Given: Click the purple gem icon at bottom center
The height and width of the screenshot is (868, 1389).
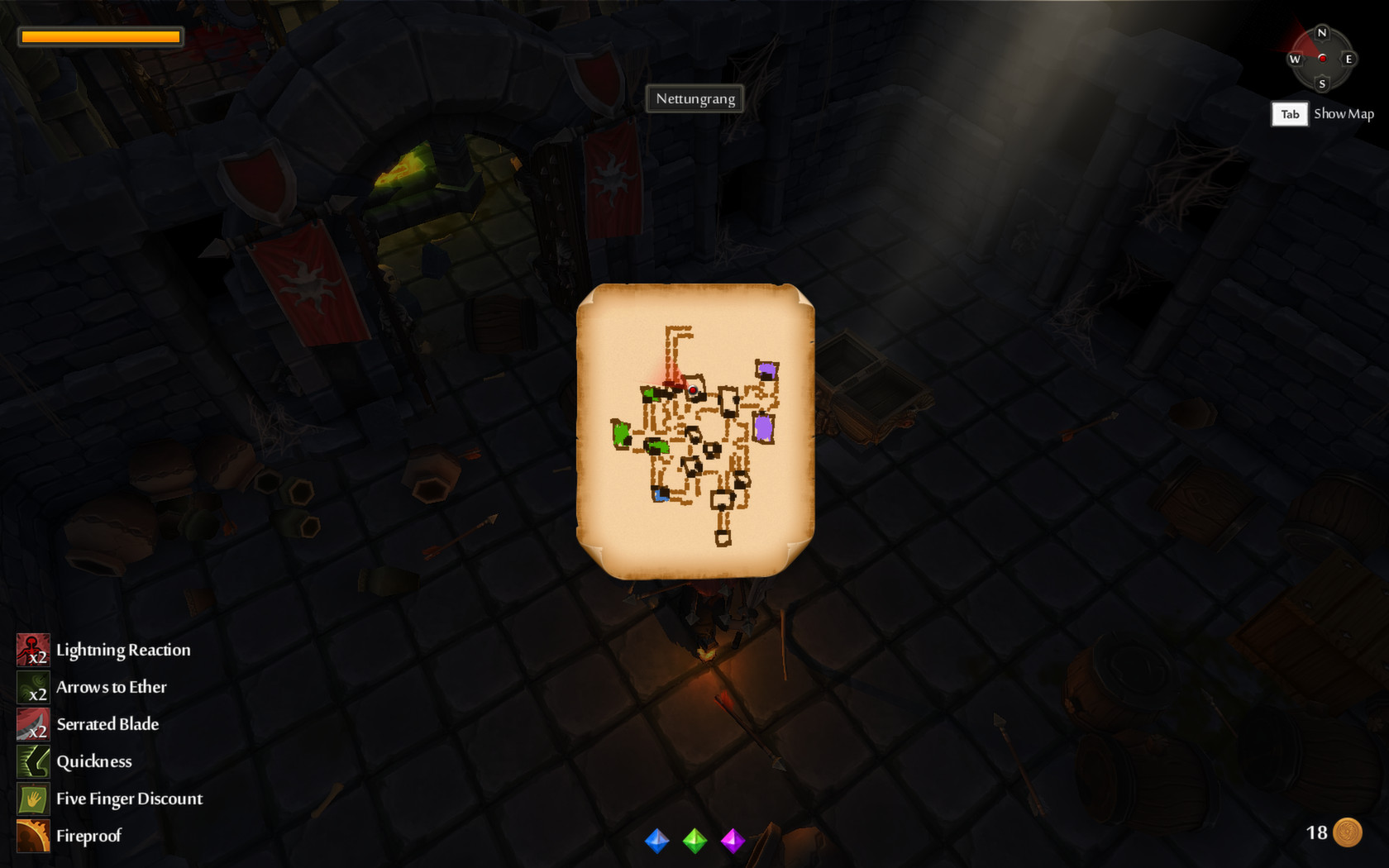Looking at the screenshot, I should (x=733, y=841).
